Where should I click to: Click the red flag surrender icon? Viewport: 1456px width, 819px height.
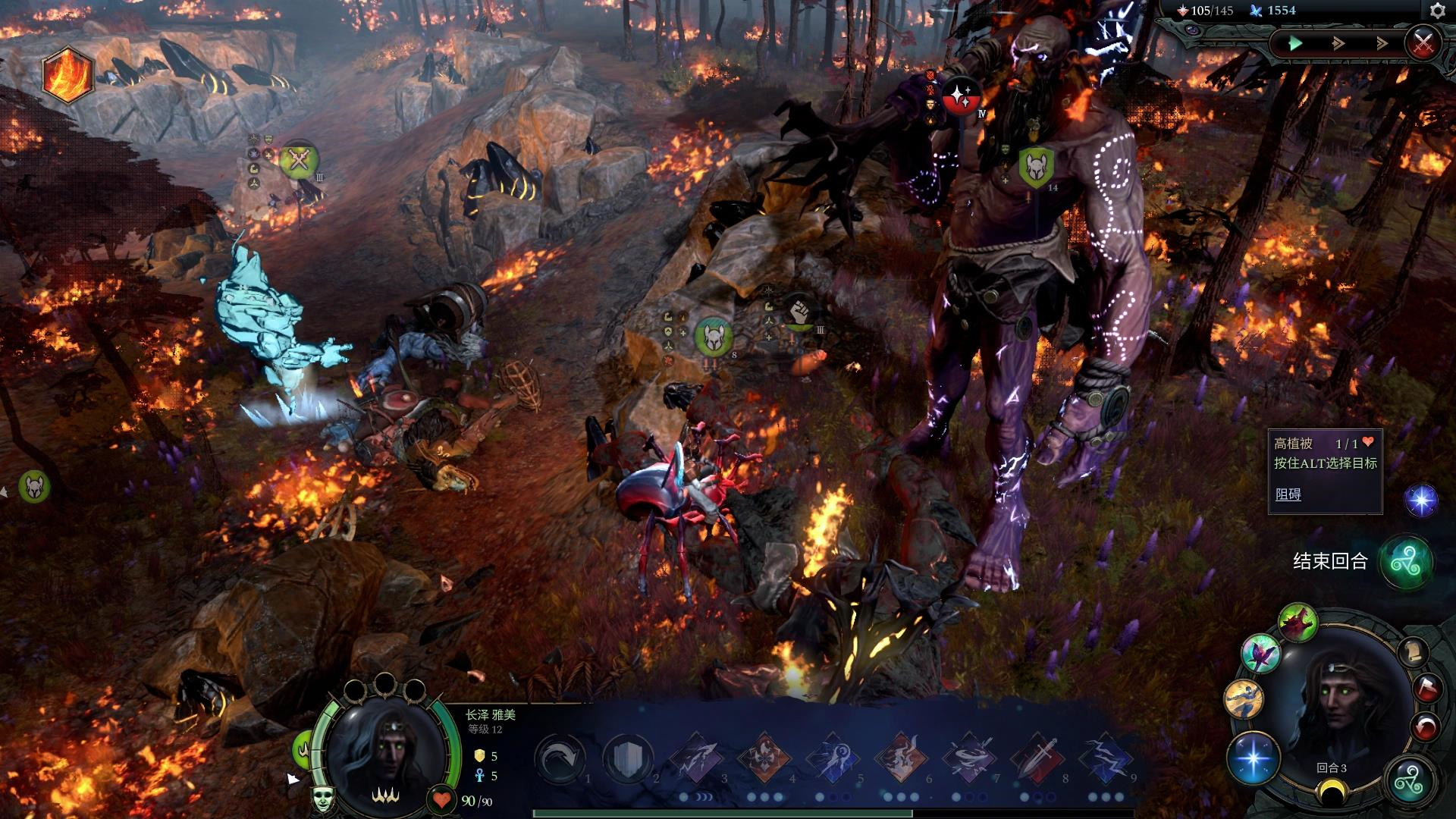1427,688
